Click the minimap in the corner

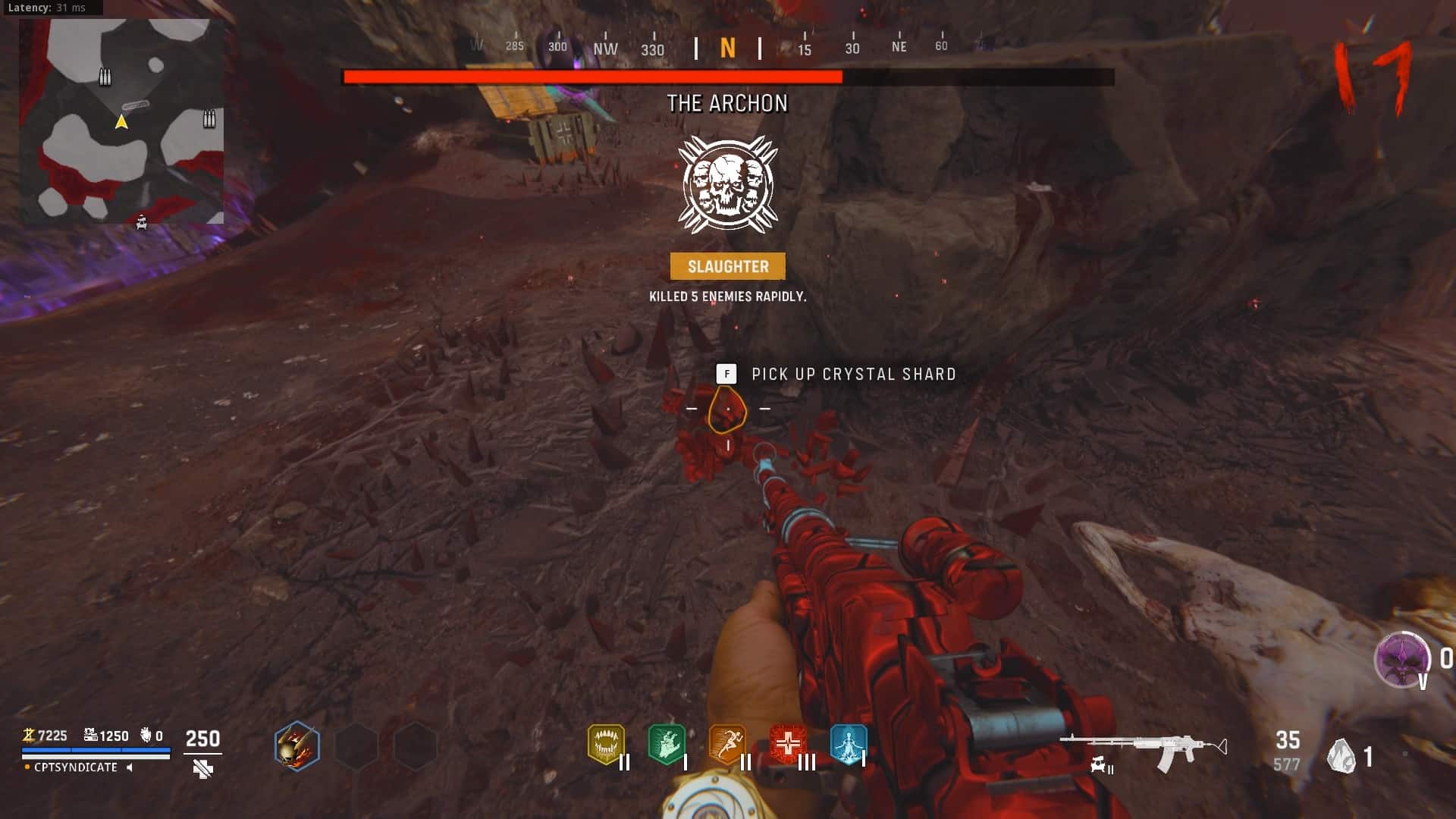pos(121,121)
